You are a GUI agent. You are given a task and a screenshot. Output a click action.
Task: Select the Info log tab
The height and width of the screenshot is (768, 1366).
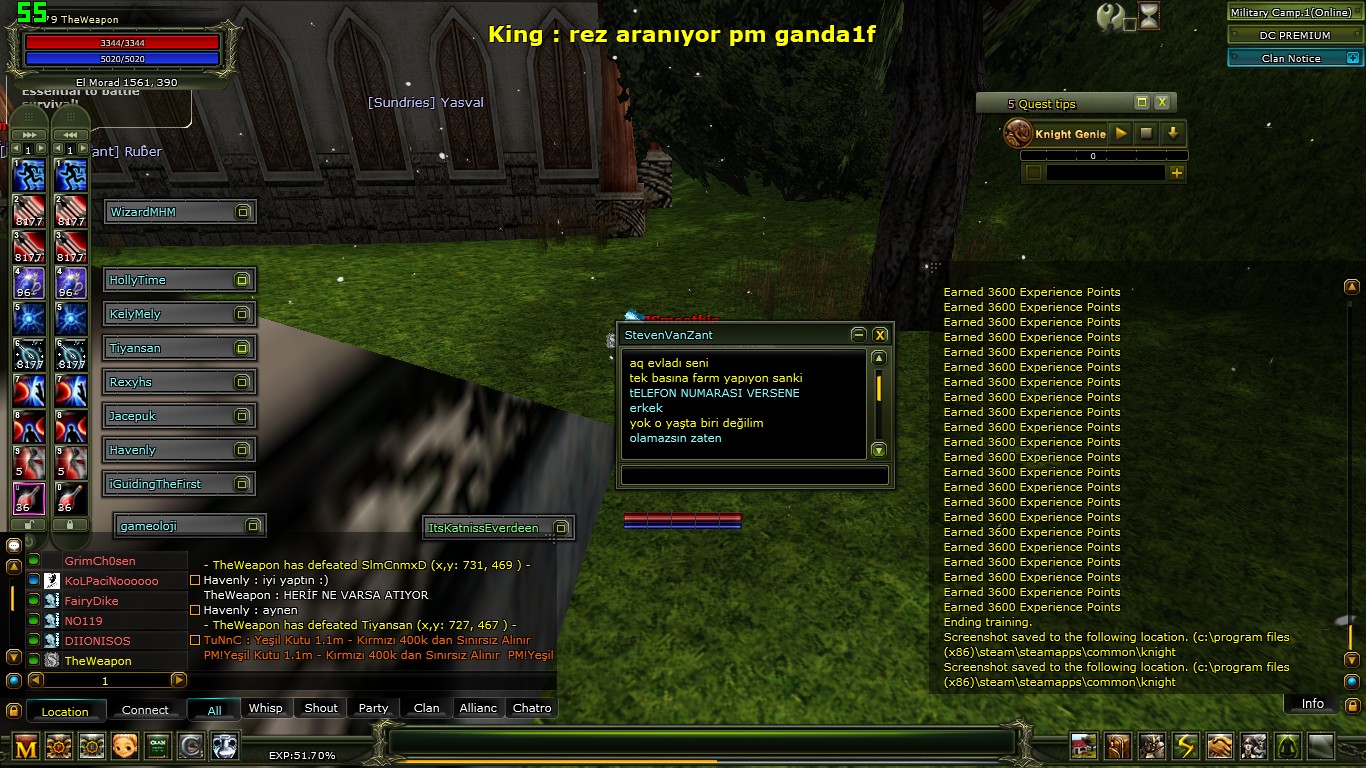click(x=1312, y=704)
